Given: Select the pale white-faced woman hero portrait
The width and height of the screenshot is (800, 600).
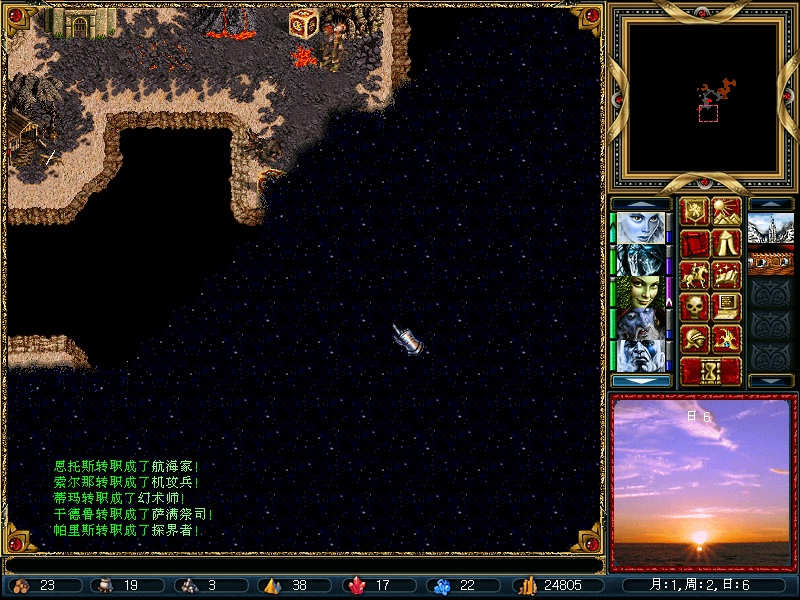Looking at the screenshot, I should point(640,227).
